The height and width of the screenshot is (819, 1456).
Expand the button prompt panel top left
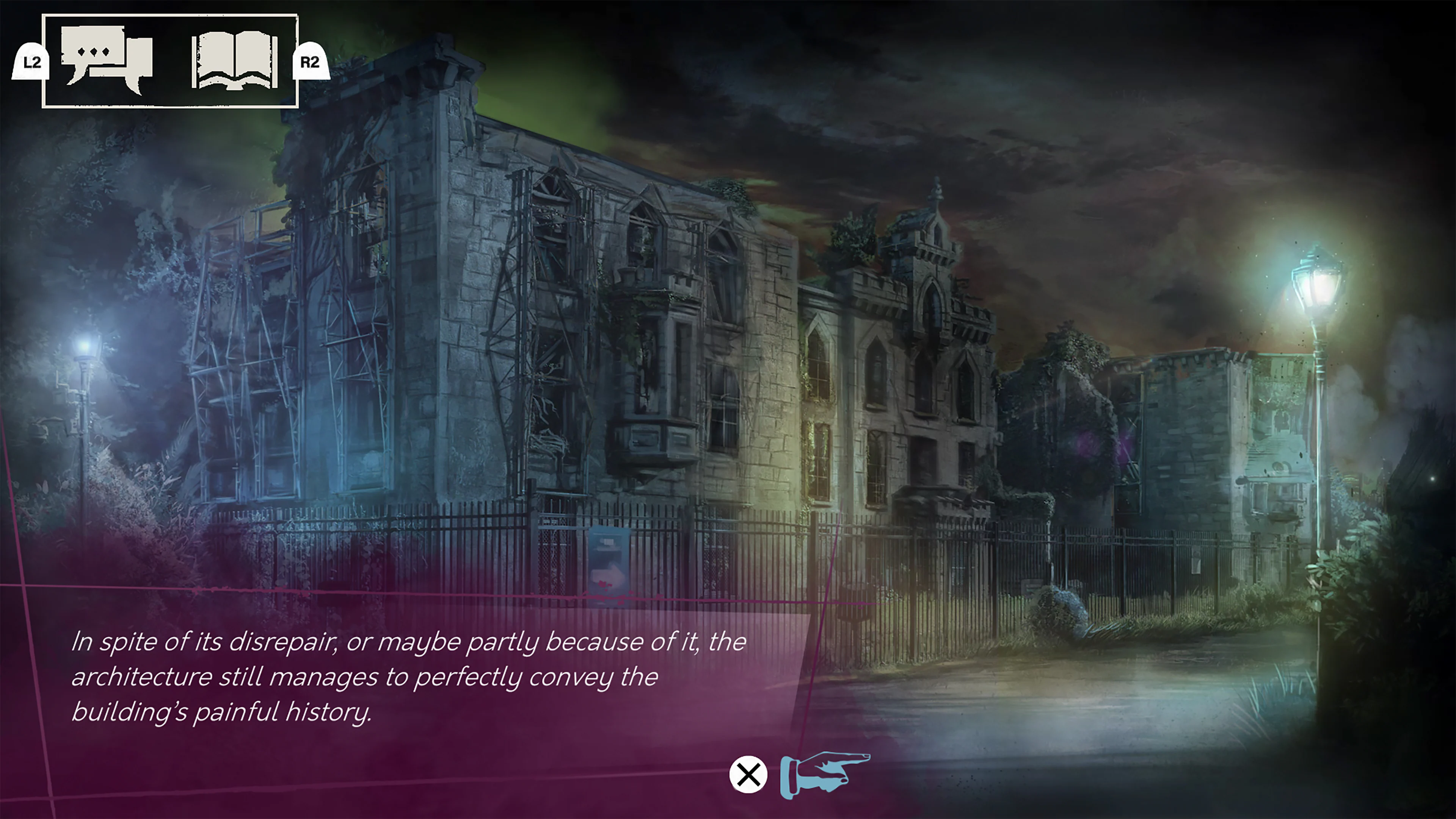click(x=169, y=62)
